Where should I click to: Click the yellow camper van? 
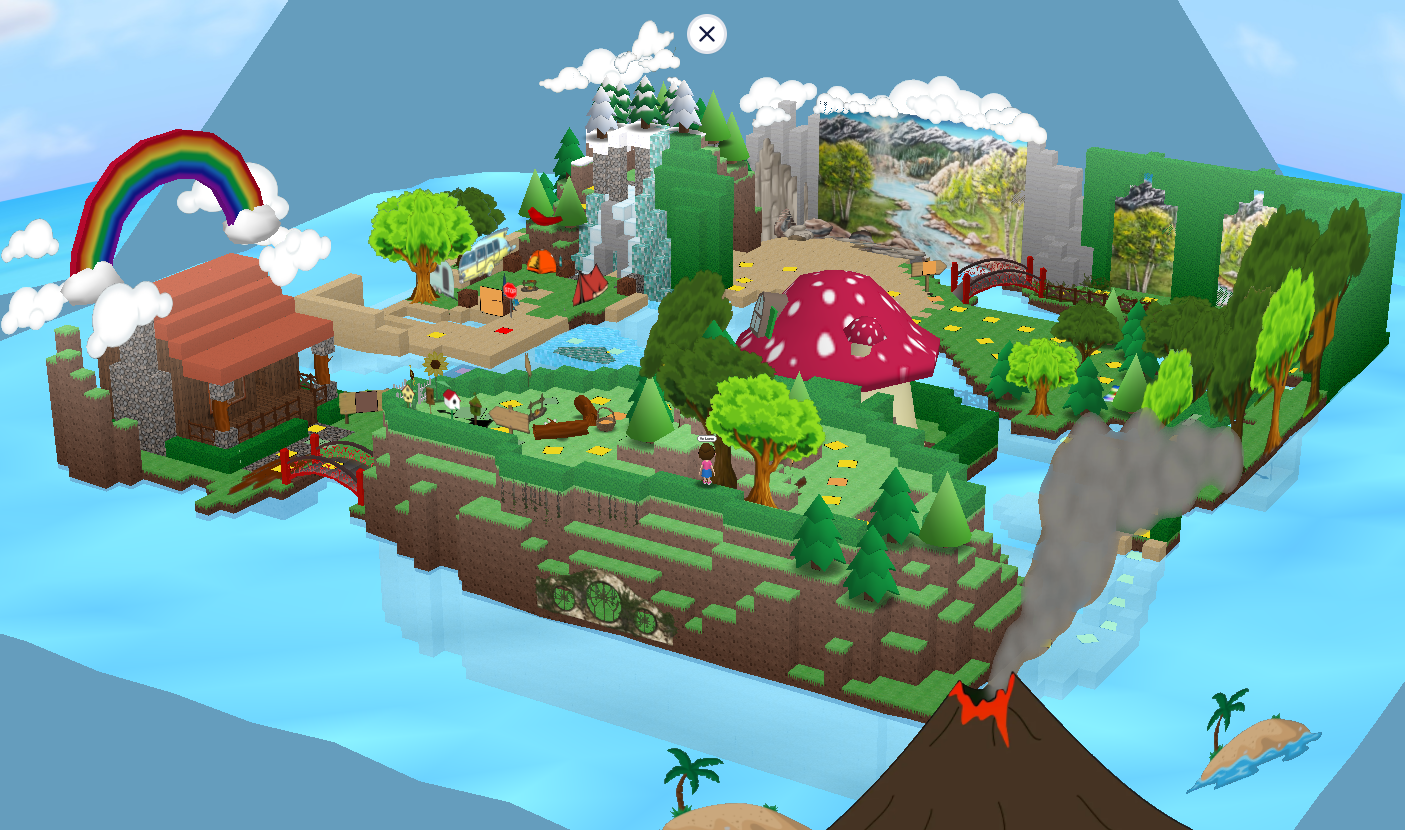(x=487, y=254)
